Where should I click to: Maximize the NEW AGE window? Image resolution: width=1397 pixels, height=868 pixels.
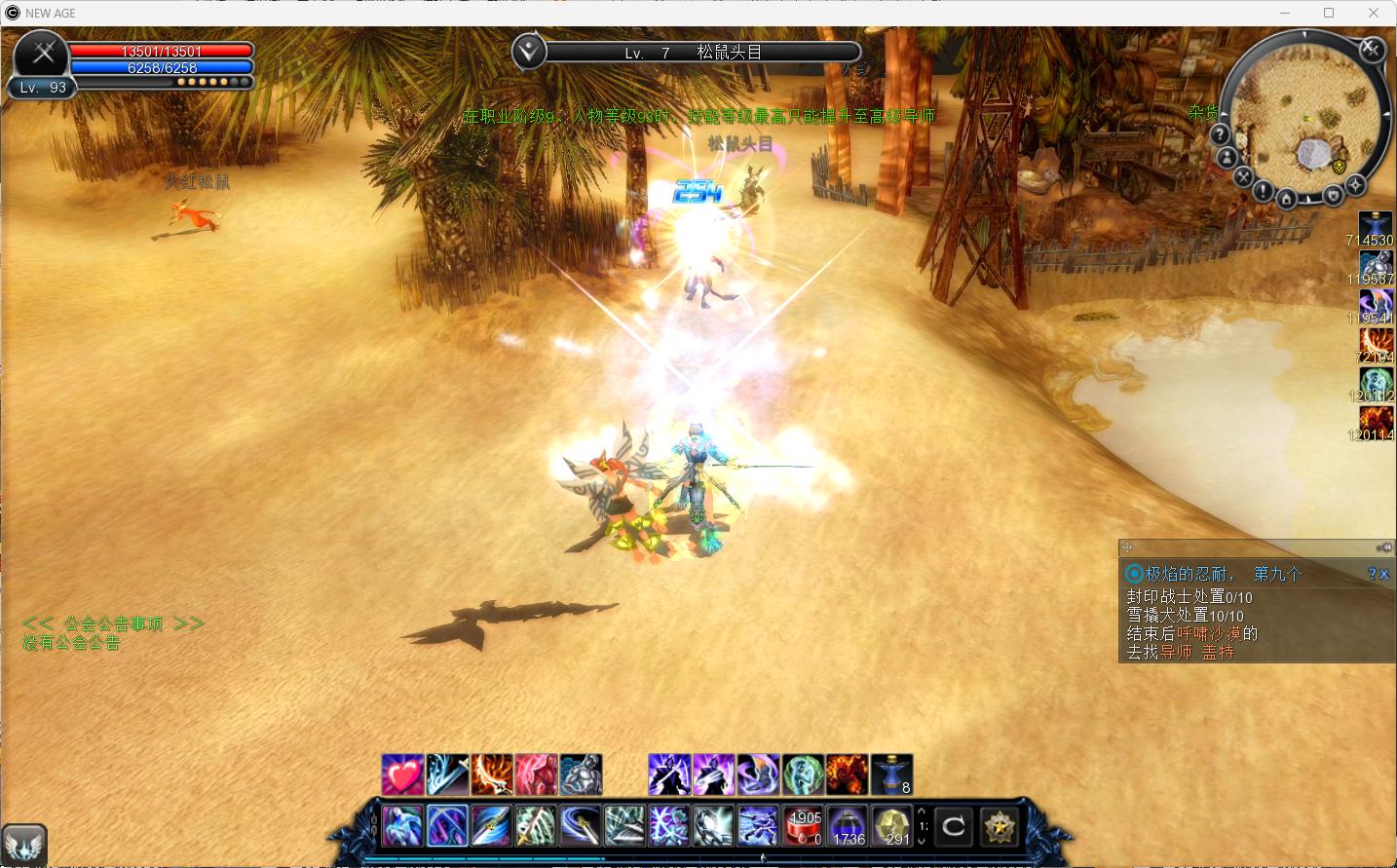tap(1329, 13)
